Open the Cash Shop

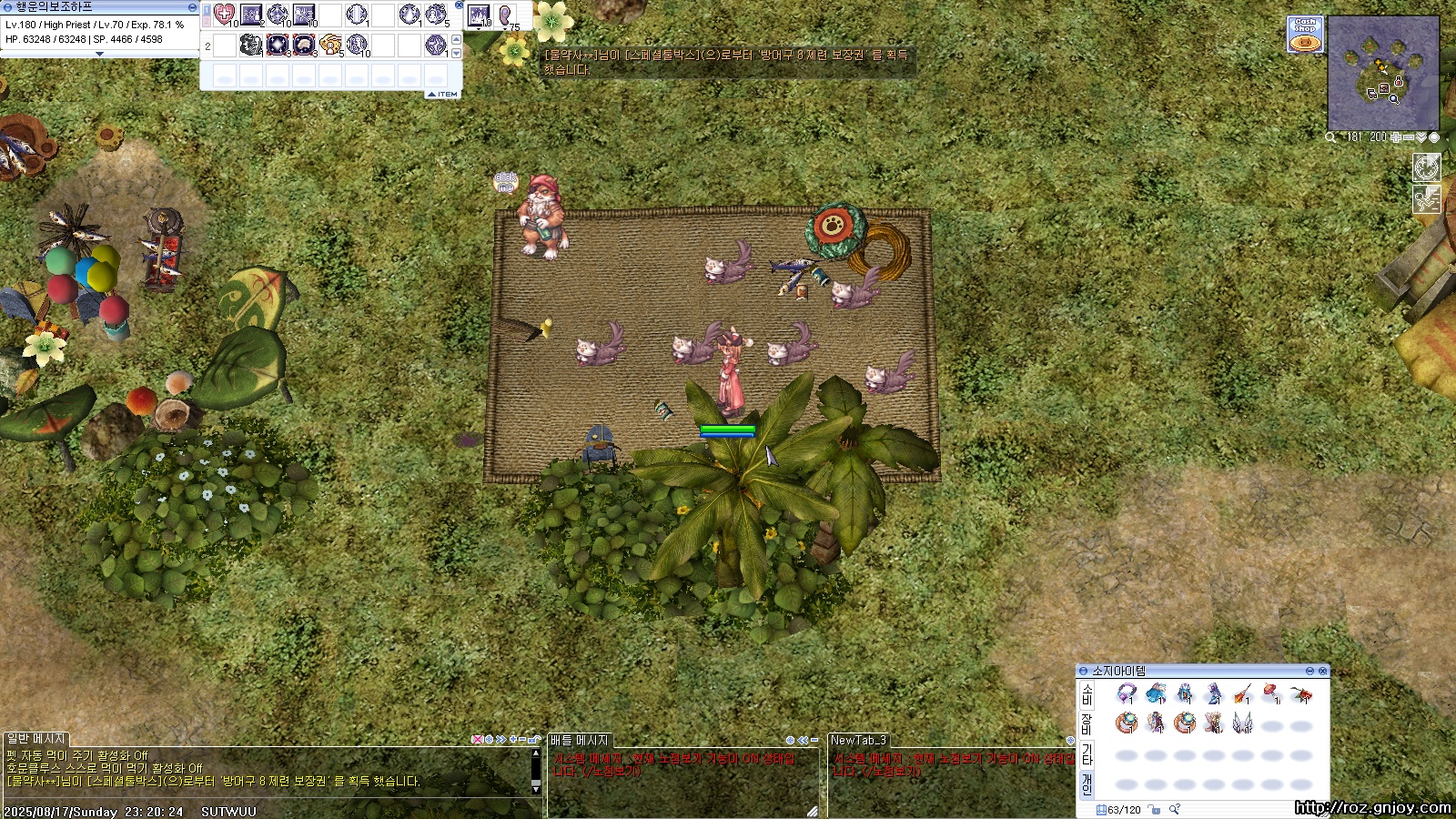(1305, 35)
